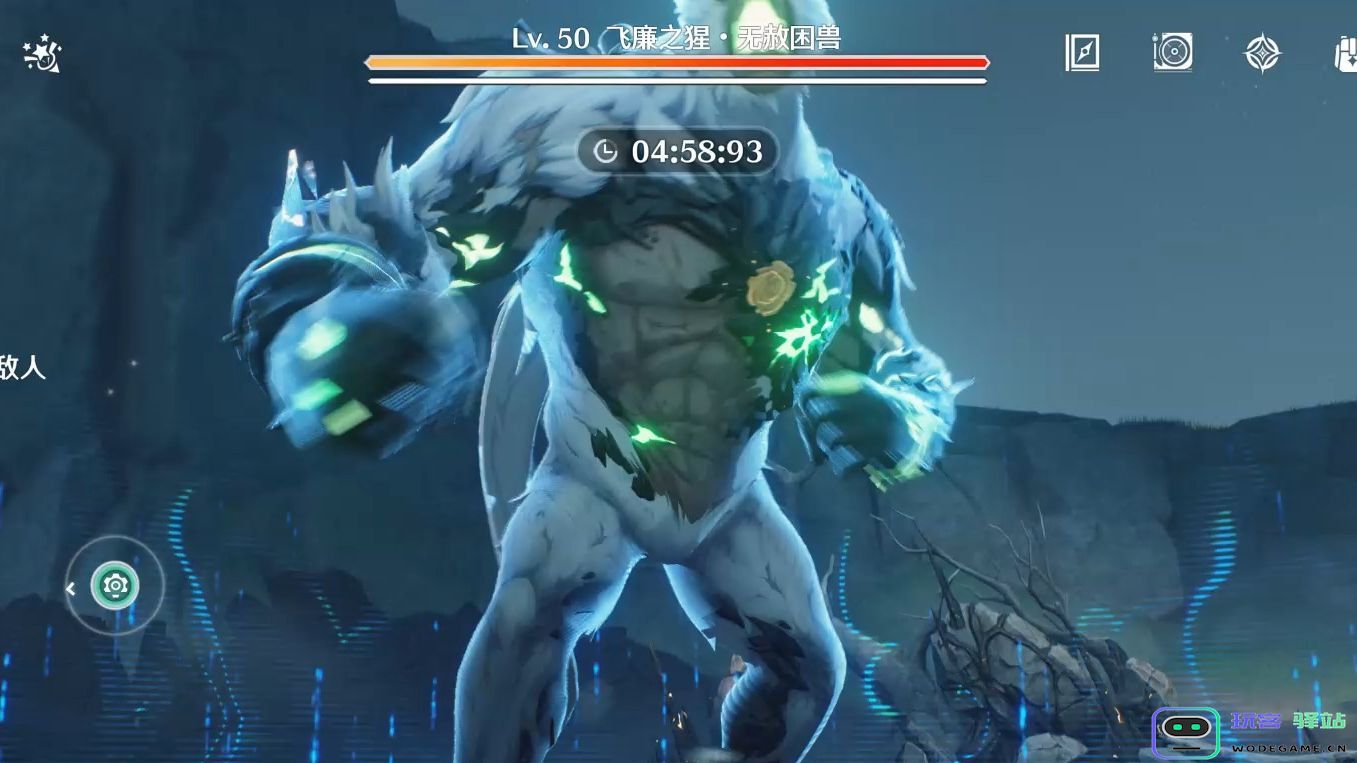This screenshot has width=1357, height=763.
Task: Open the party popper events icon
Action: coord(42,54)
